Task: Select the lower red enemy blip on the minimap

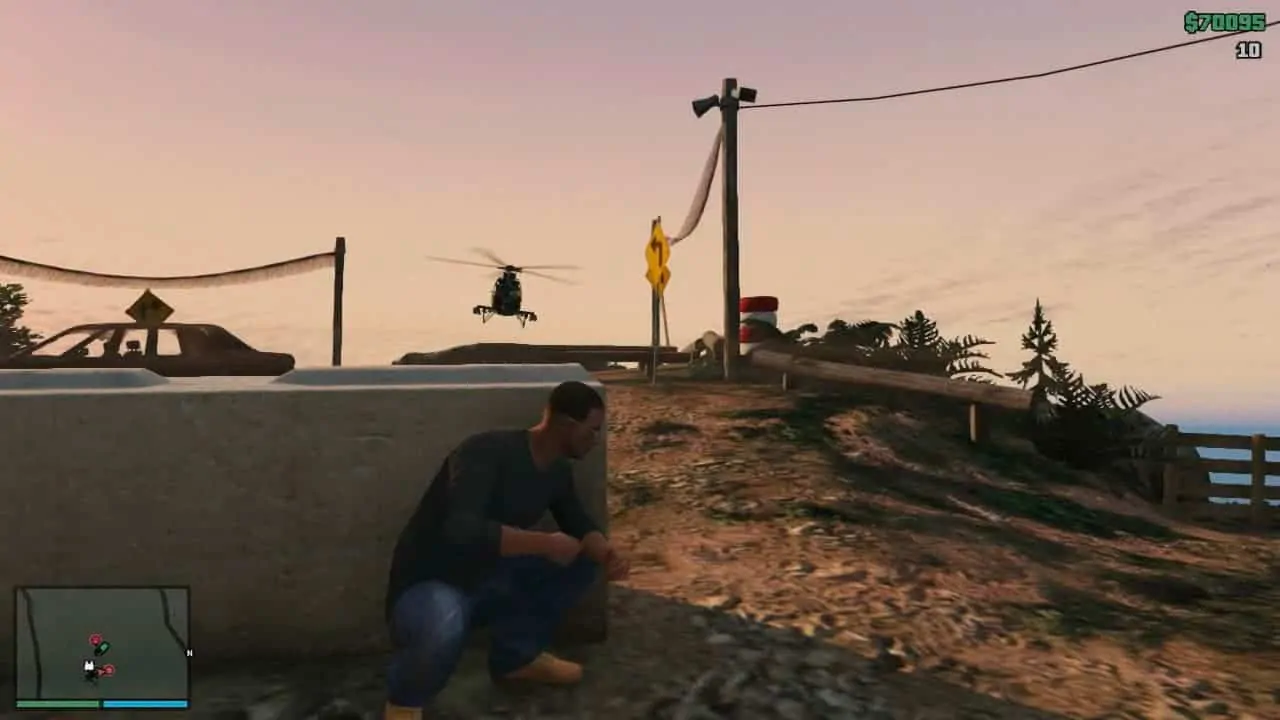Action: 109,670
